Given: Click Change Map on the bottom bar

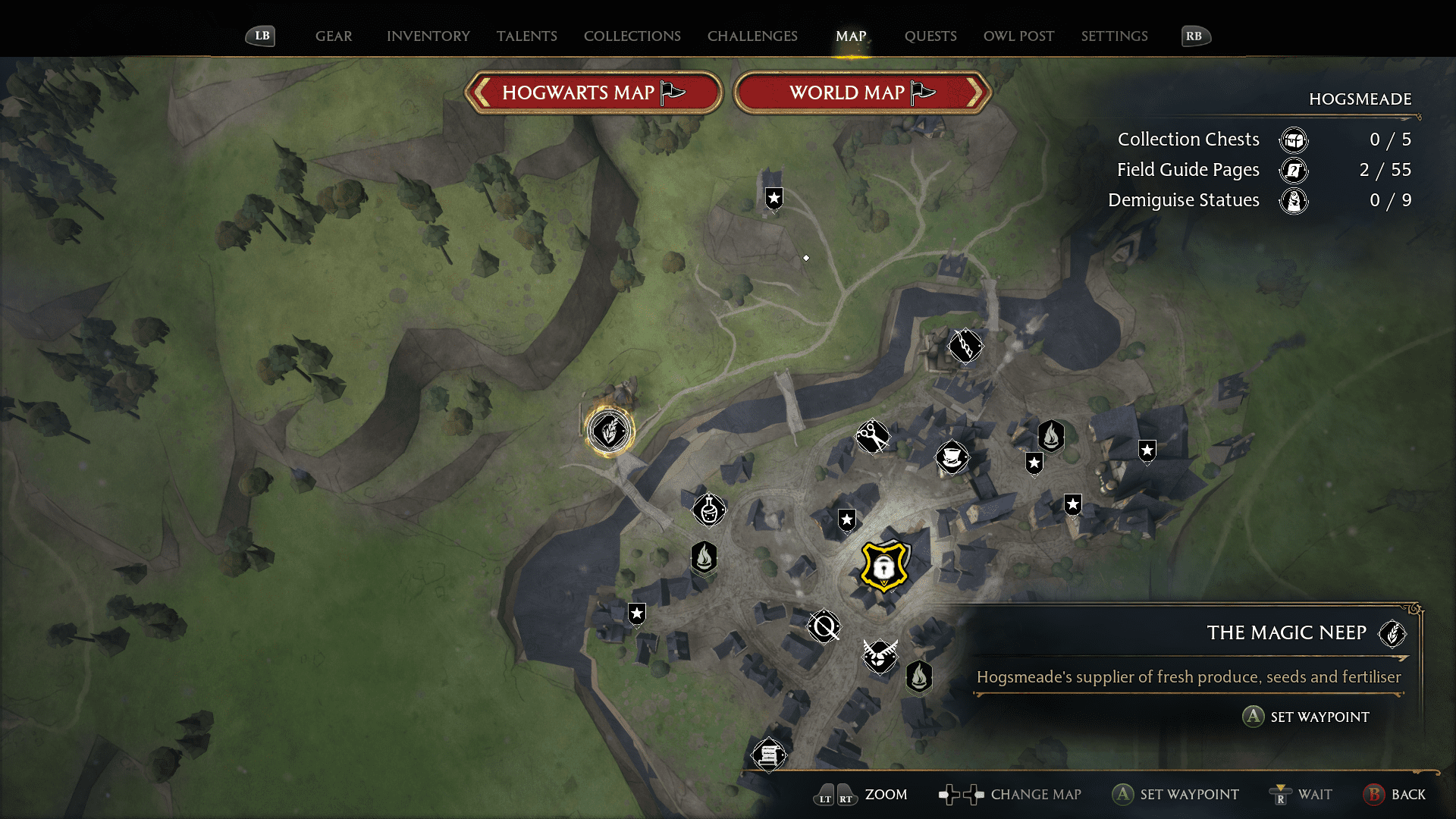Looking at the screenshot, I should pos(1036,795).
